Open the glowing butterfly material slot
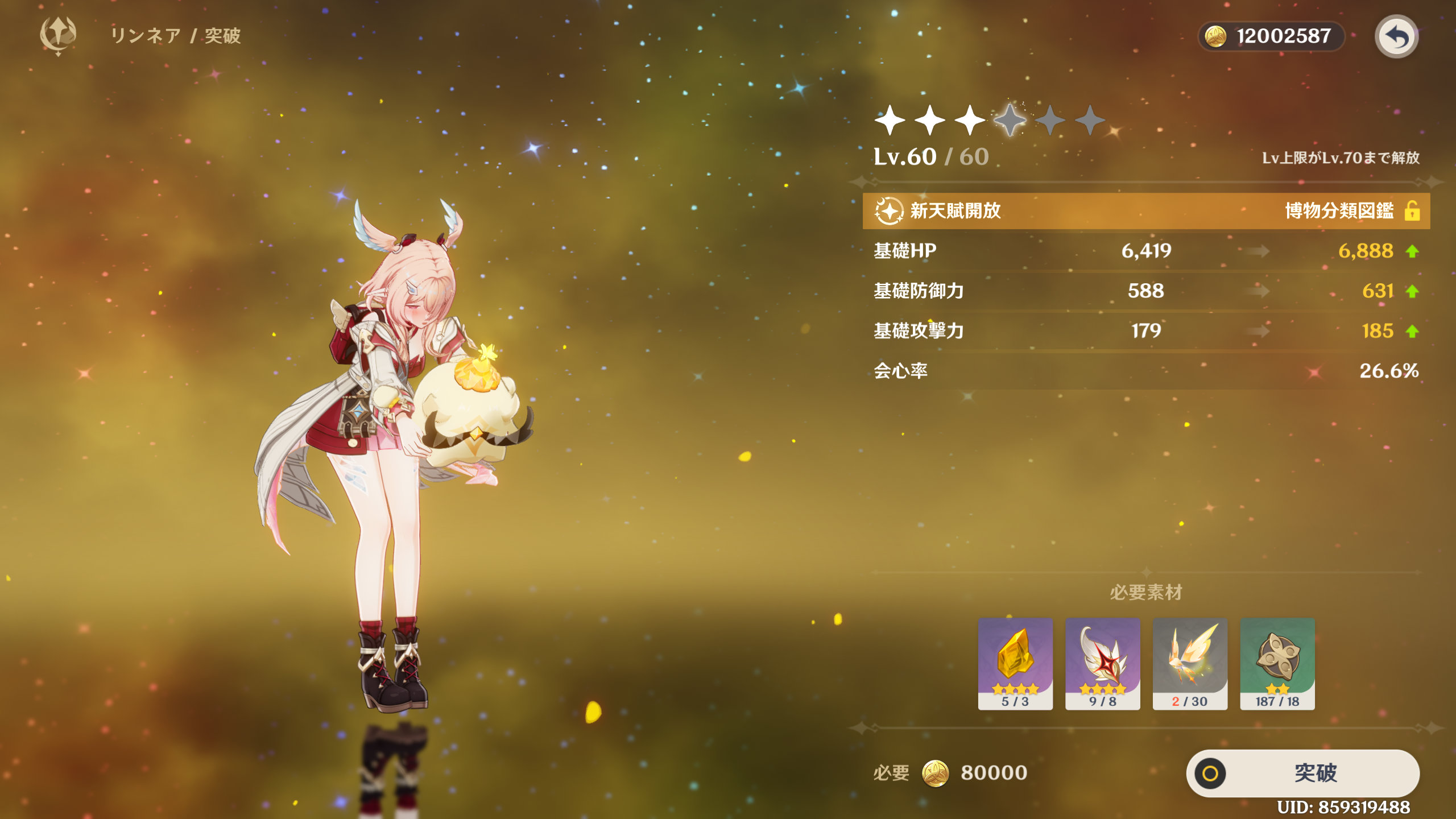This screenshot has height=819, width=1456. pyautogui.click(x=1190, y=663)
